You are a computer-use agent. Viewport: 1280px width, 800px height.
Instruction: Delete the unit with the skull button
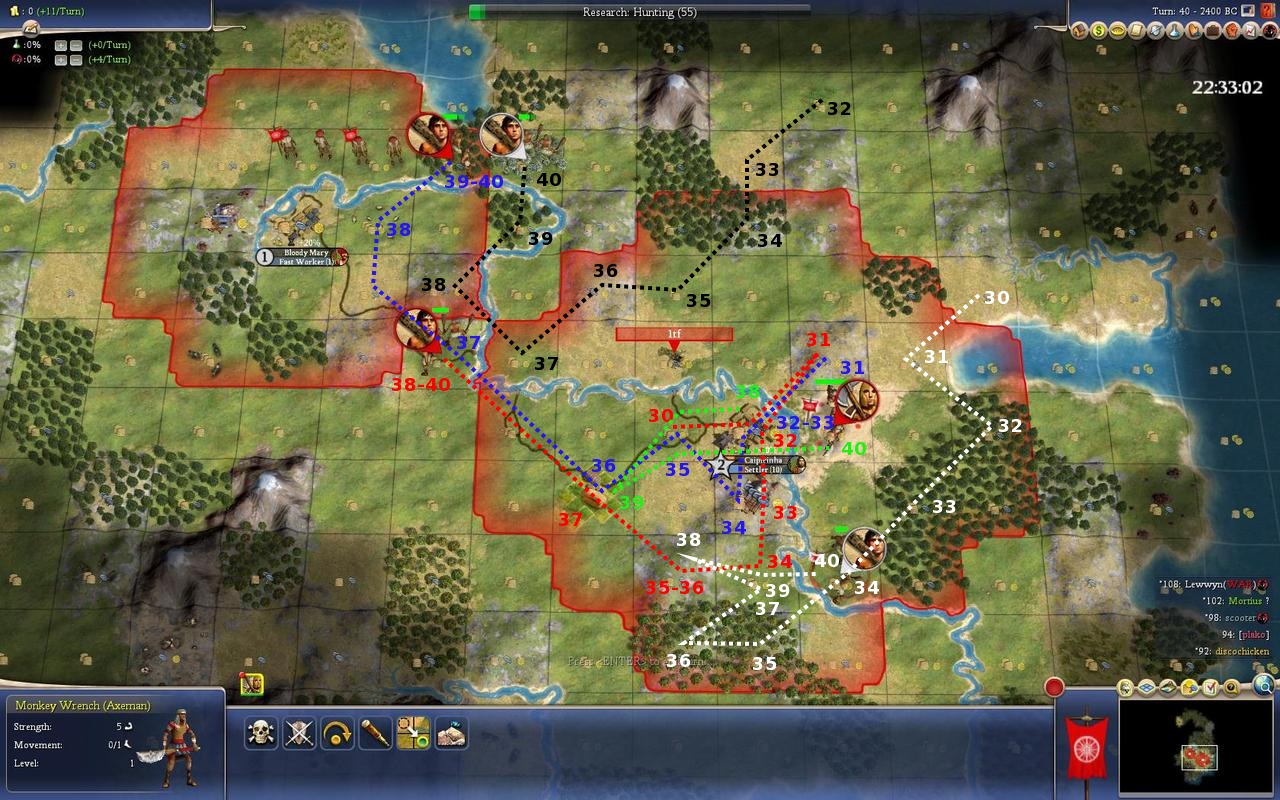(261, 734)
